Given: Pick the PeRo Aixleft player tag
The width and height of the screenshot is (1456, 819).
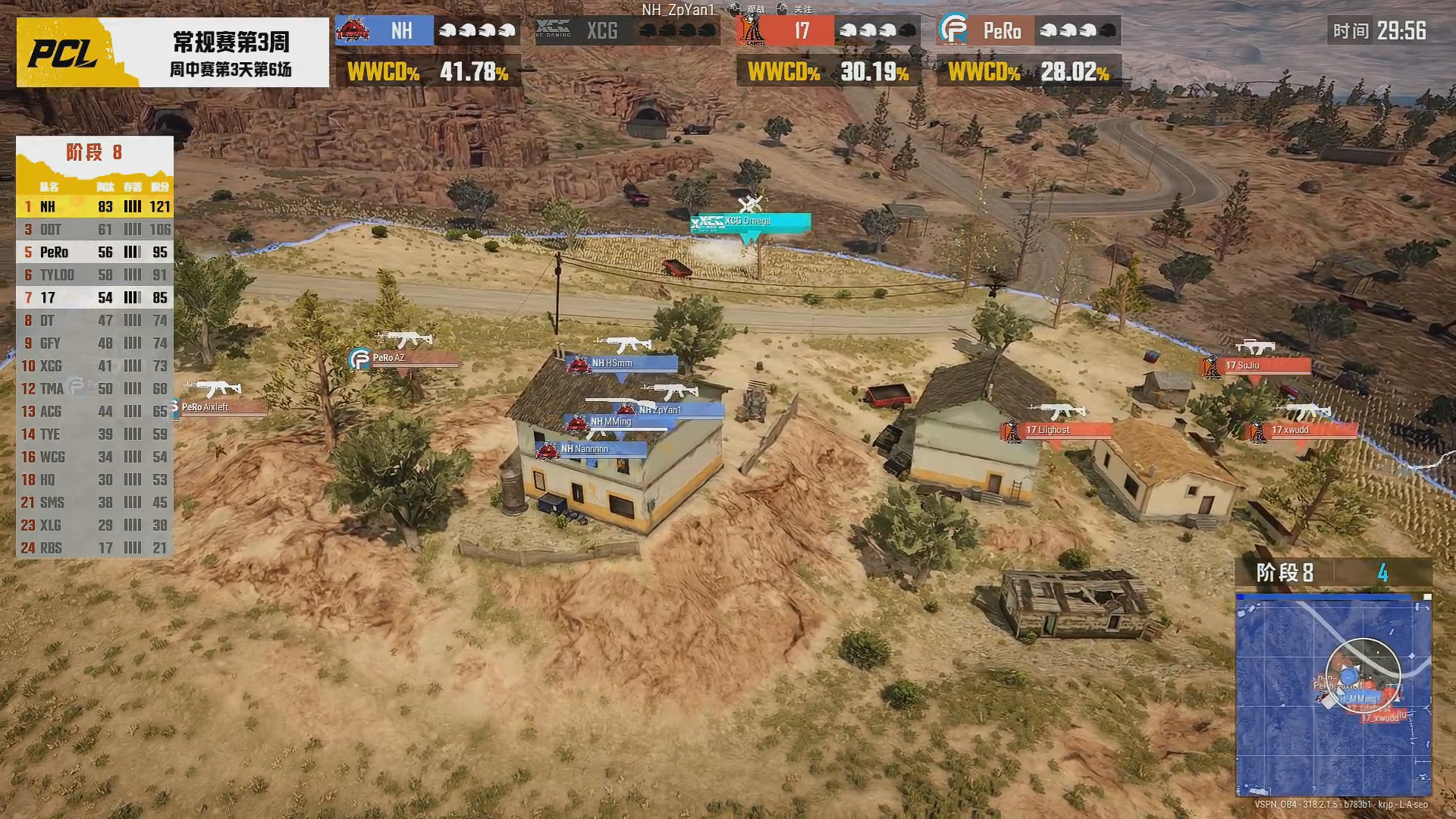Looking at the screenshot, I should (221, 408).
